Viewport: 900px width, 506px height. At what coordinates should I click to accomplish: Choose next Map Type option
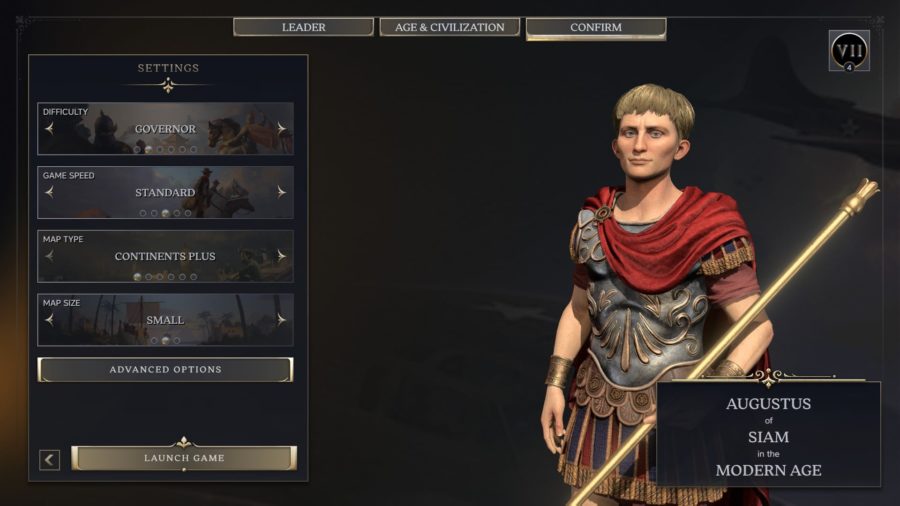click(282, 256)
